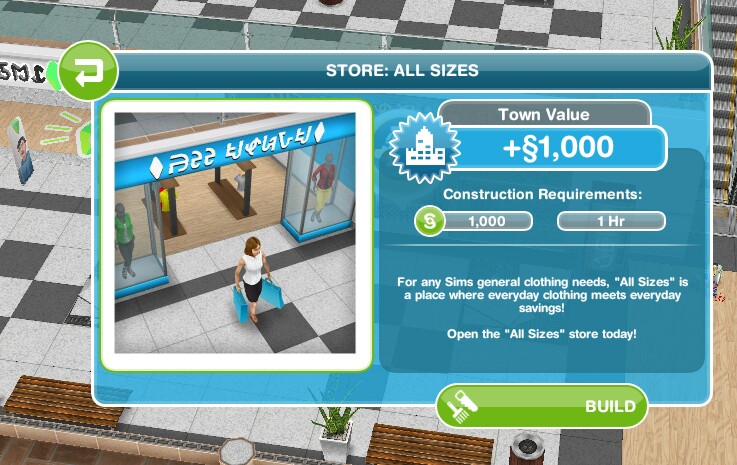The width and height of the screenshot is (737, 465).
Task: Select the All Sizes store preview image
Action: coord(236,235)
